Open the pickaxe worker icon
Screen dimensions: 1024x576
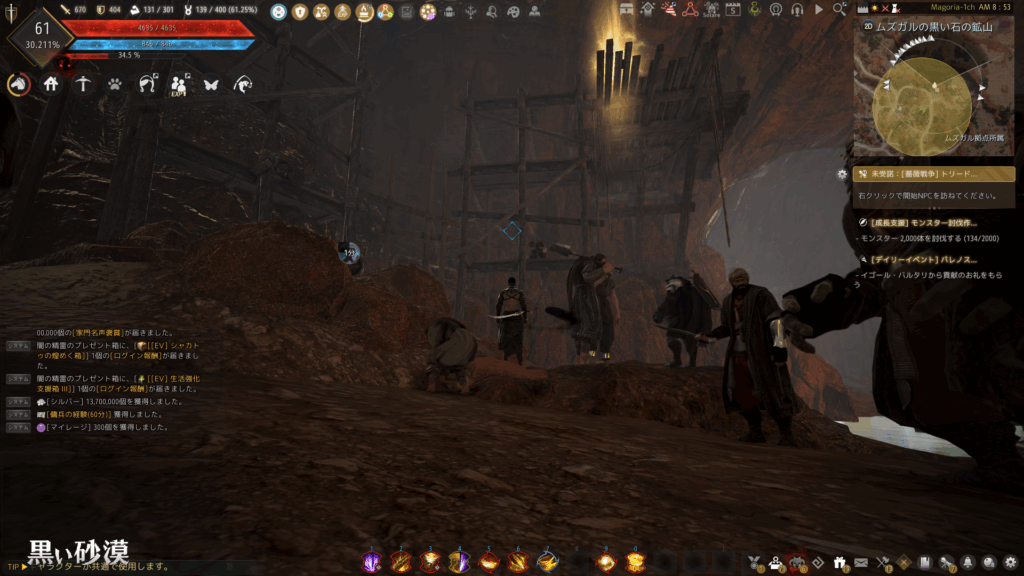pos(83,85)
